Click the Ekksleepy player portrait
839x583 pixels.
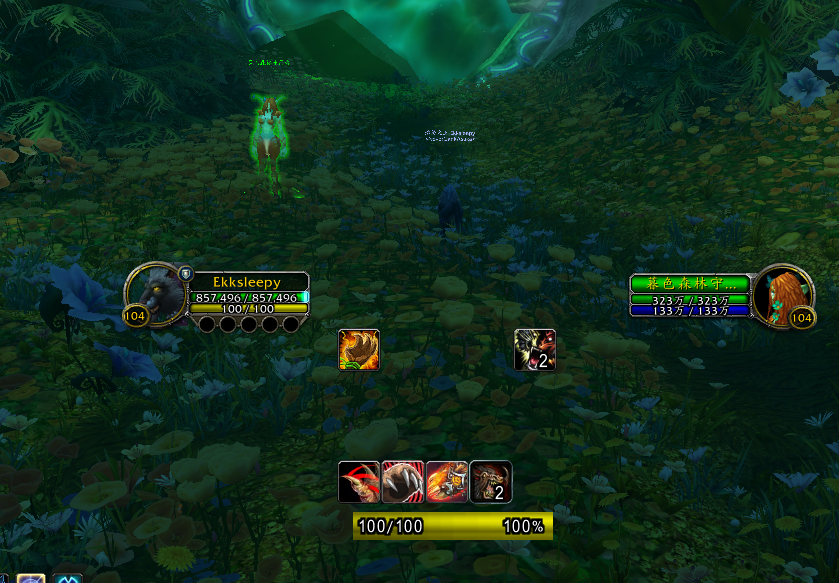tap(152, 294)
